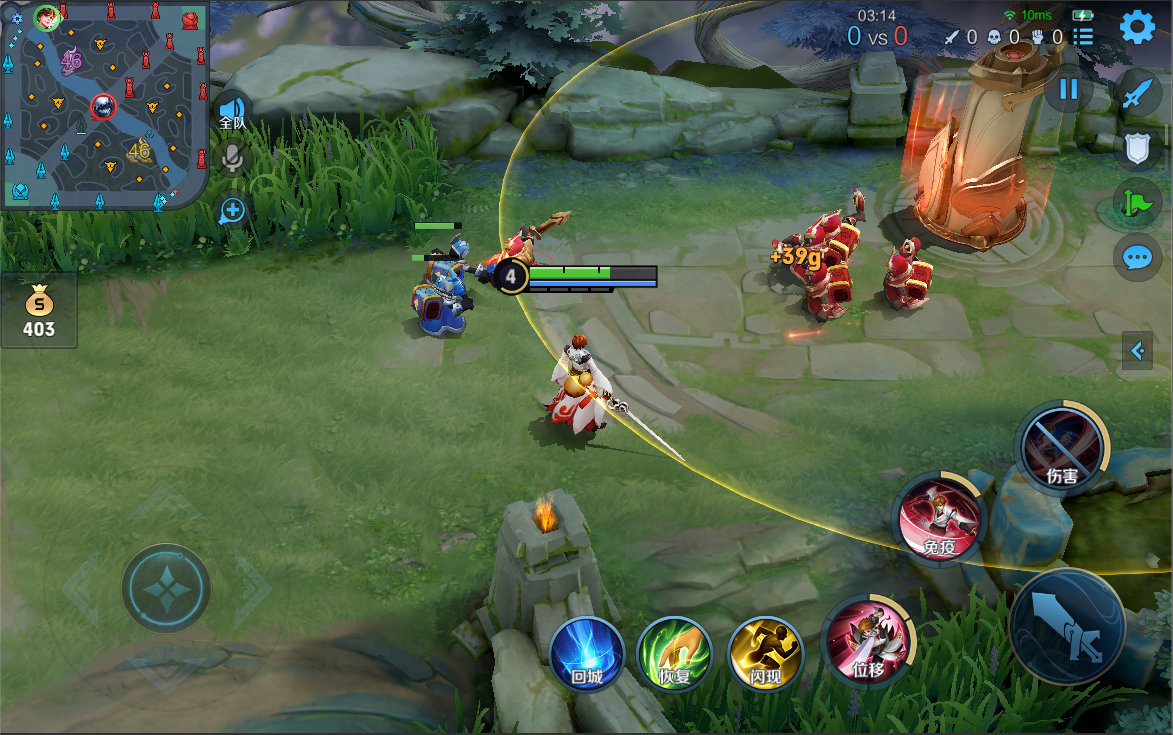This screenshot has width=1173, height=735.
Task: Send the shield defend signal
Action: point(1137,150)
